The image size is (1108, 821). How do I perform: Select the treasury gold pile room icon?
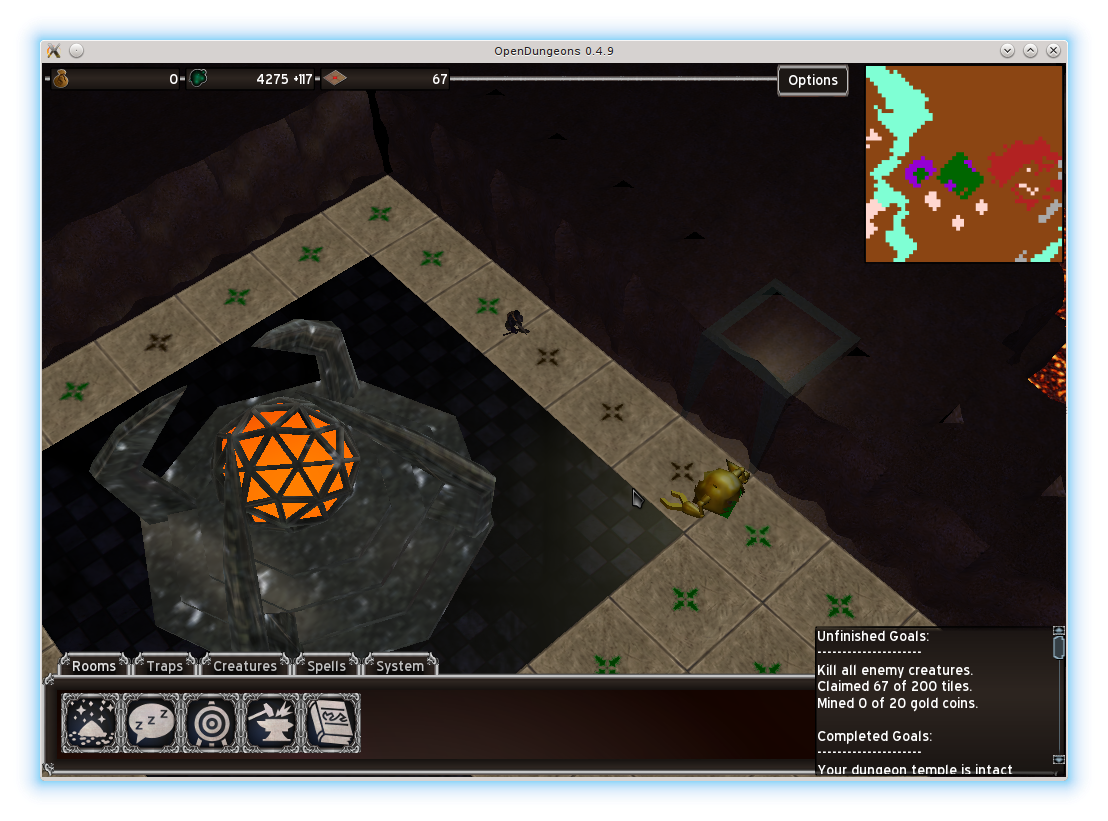point(91,722)
